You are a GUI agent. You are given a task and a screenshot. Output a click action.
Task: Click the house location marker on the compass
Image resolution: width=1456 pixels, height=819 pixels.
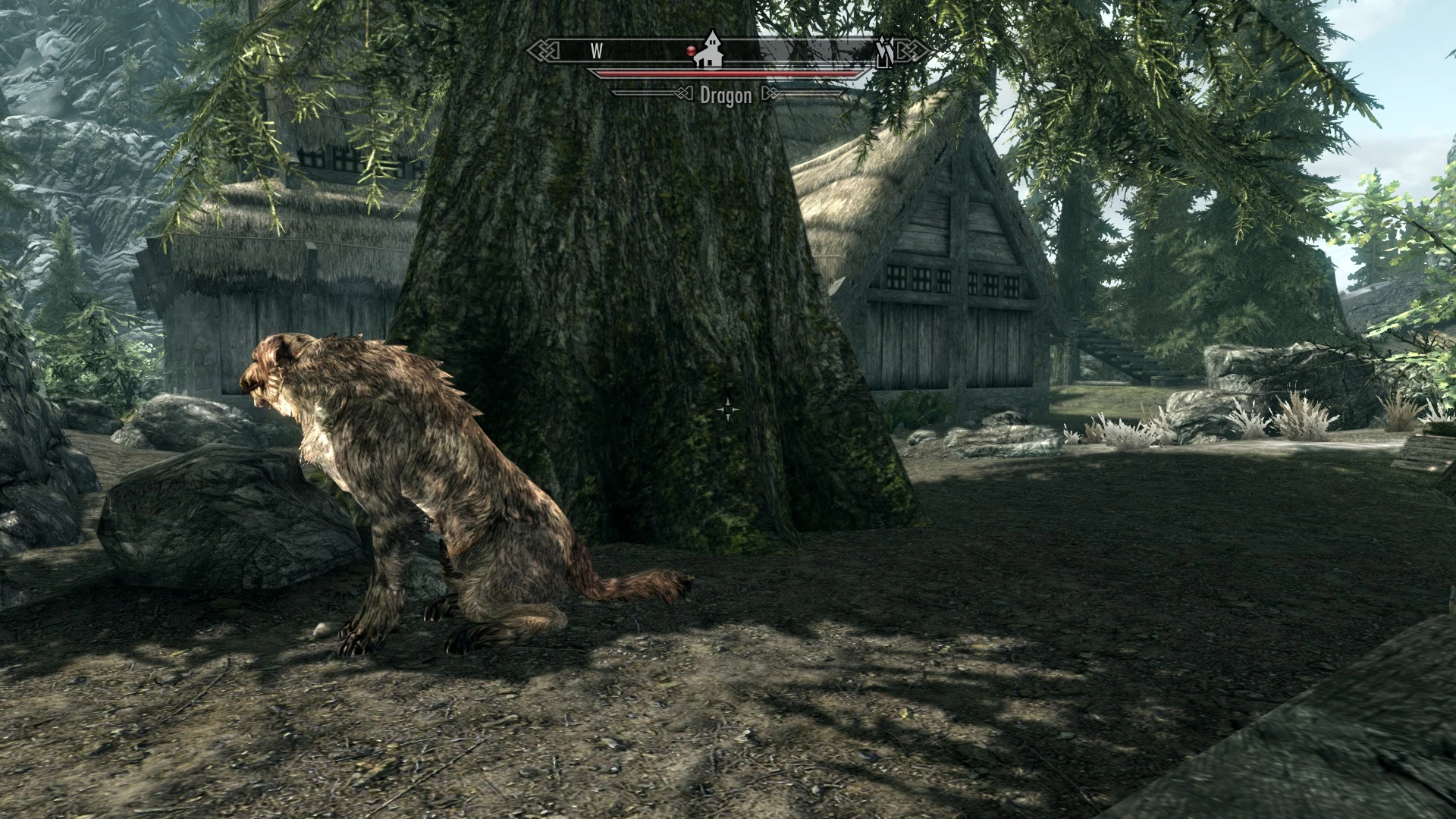click(711, 51)
